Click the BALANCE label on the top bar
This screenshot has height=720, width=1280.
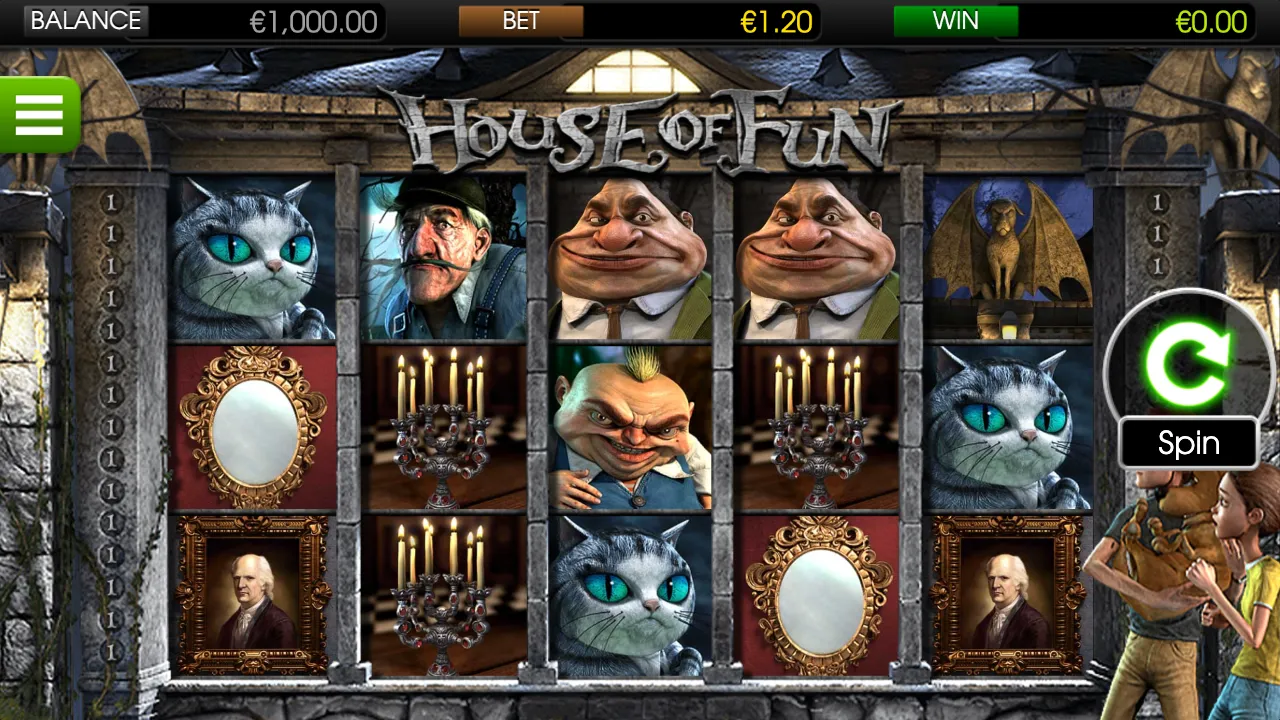coord(86,20)
